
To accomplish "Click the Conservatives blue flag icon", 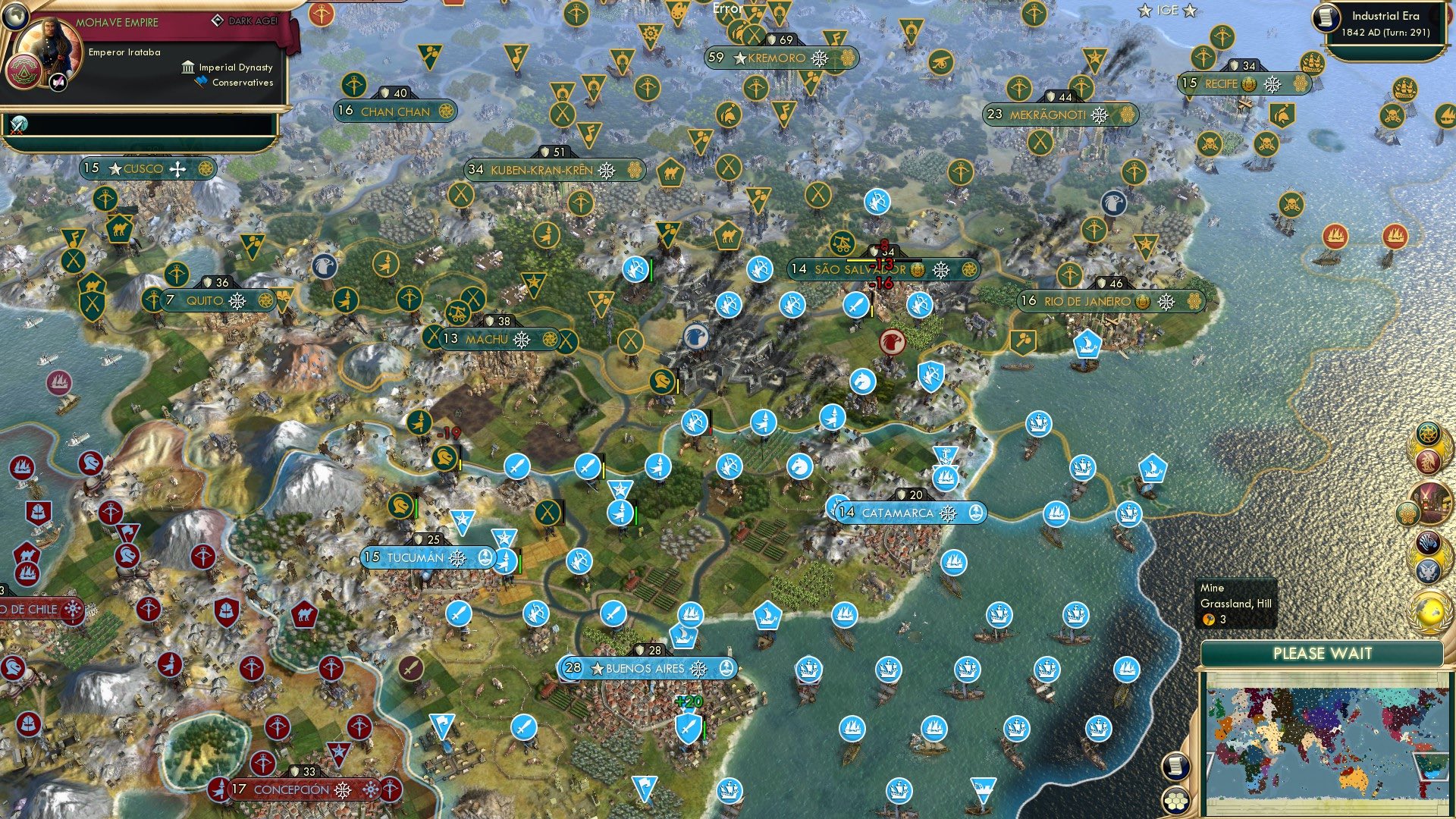I will click(x=201, y=81).
